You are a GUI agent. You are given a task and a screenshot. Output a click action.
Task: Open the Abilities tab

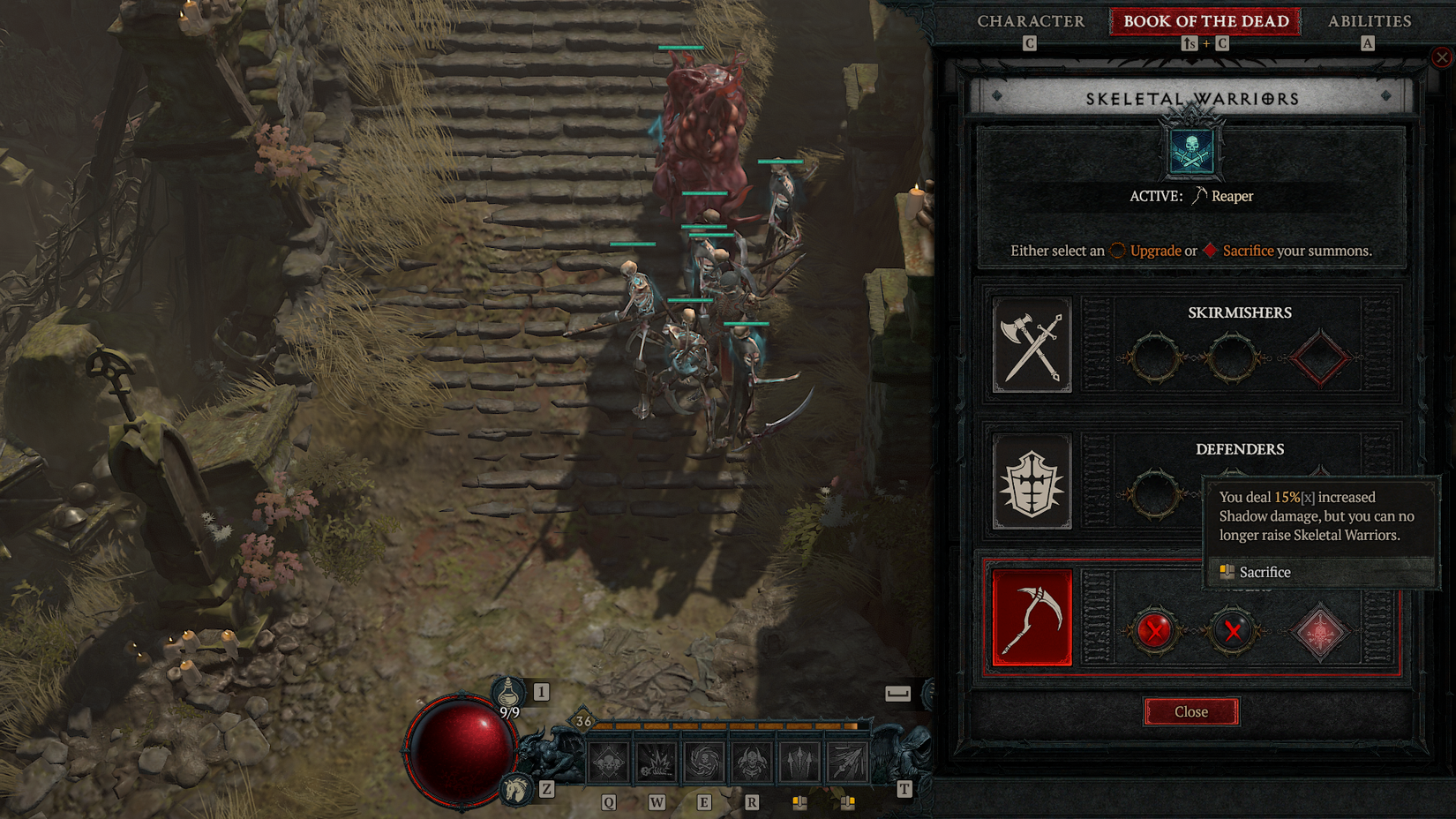[x=1369, y=20]
